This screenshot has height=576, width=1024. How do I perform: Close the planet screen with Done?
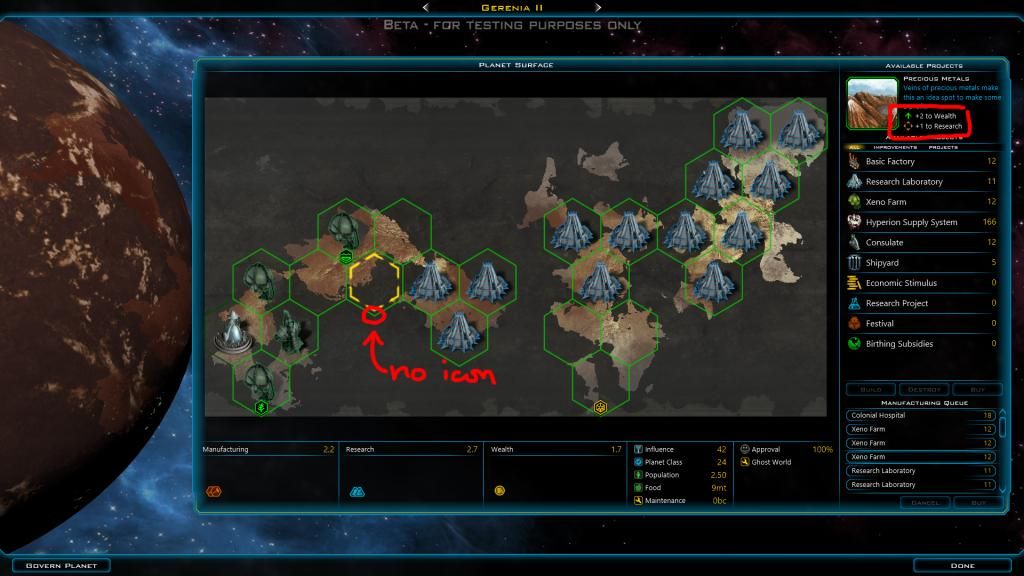click(962, 566)
